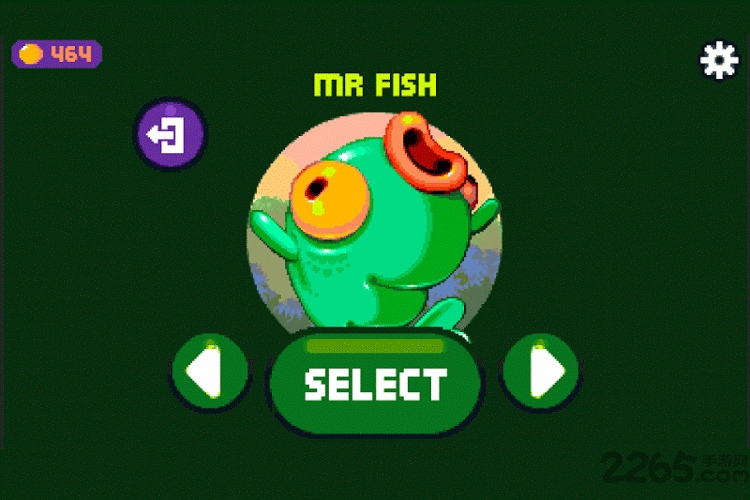Open settings via the gear icon
Screen dimensions: 750x500
[x=718, y=61]
